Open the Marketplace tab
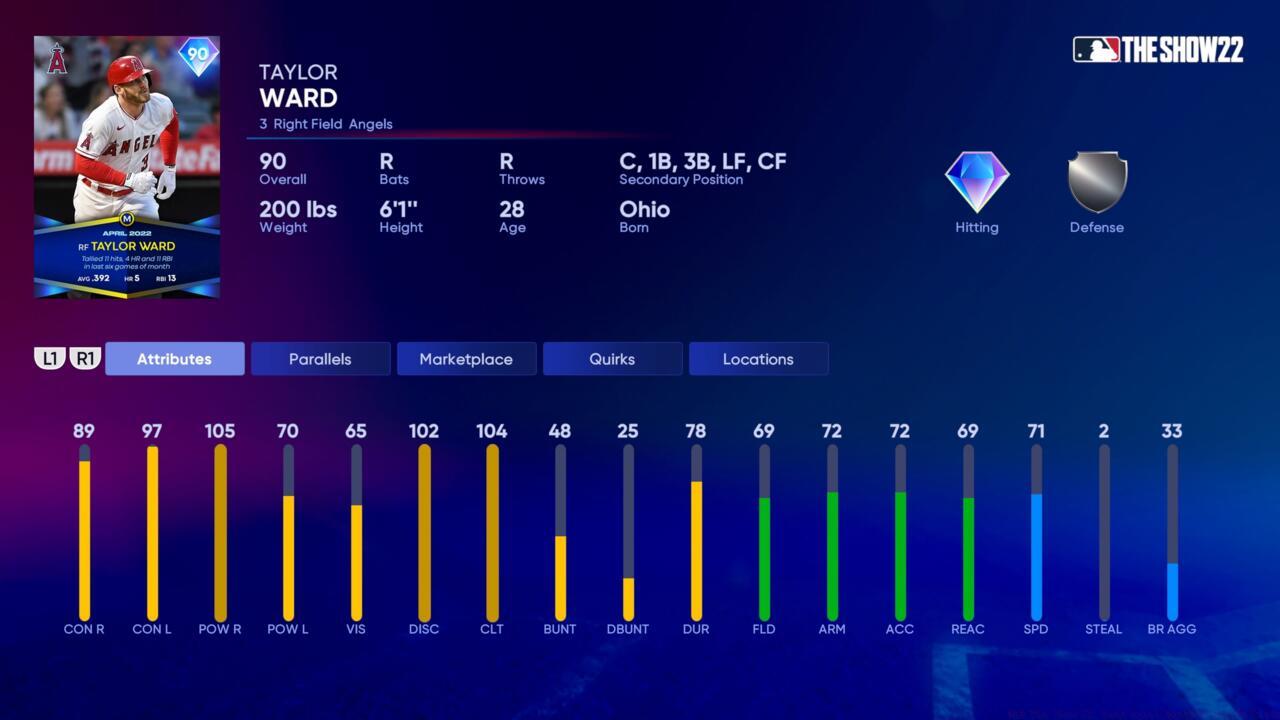The height and width of the screenshot is (720, 1280). [x=466, y=359]
